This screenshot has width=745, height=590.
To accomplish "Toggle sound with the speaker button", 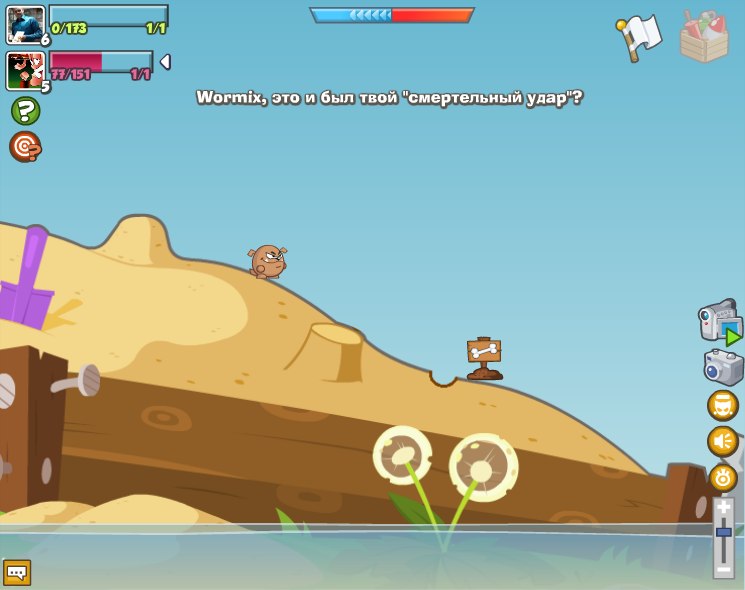I will pyautogui.click(x=722, y=441).
